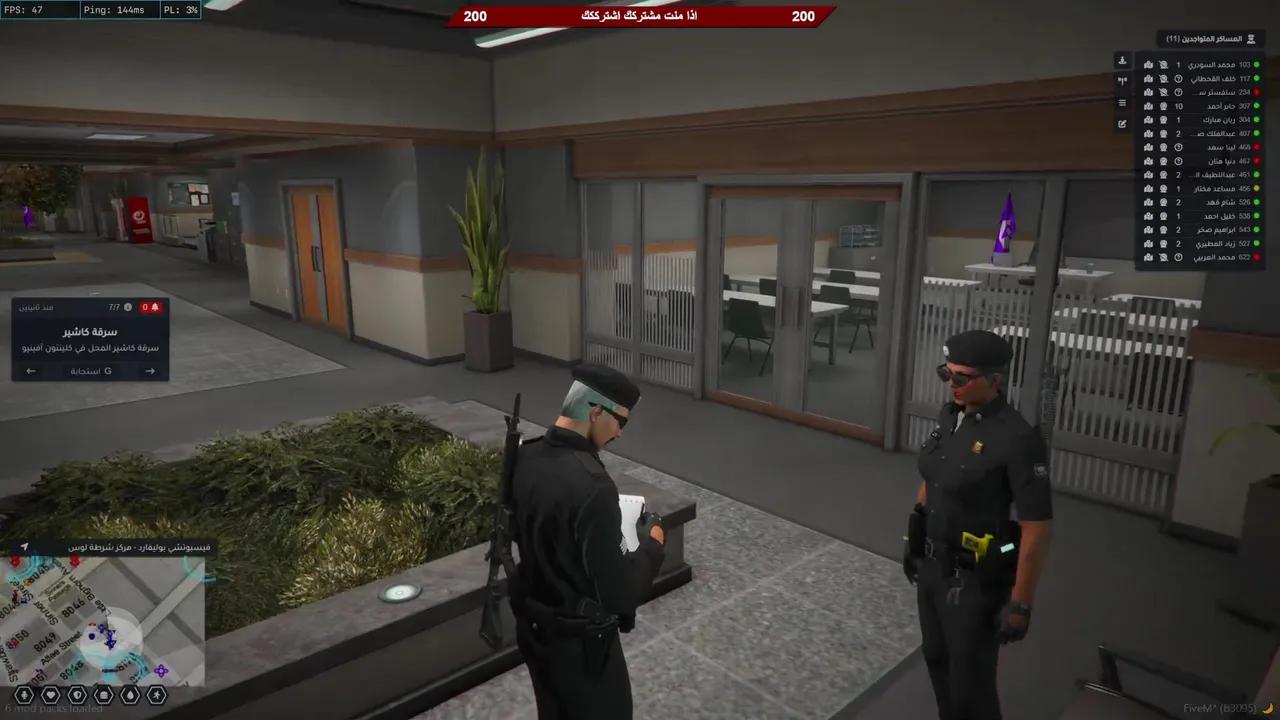
Task: Click the armor shield icon in the HUD
Action: click(x=77, y=695)
